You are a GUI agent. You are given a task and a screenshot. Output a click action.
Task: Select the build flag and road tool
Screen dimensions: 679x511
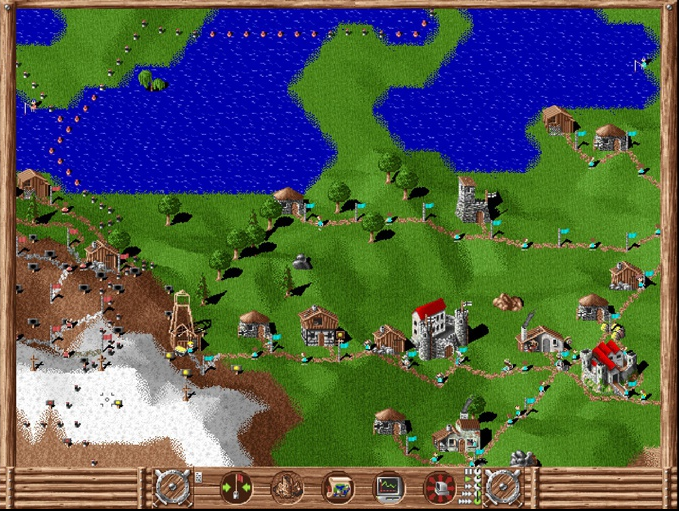(x=236, y=488)
